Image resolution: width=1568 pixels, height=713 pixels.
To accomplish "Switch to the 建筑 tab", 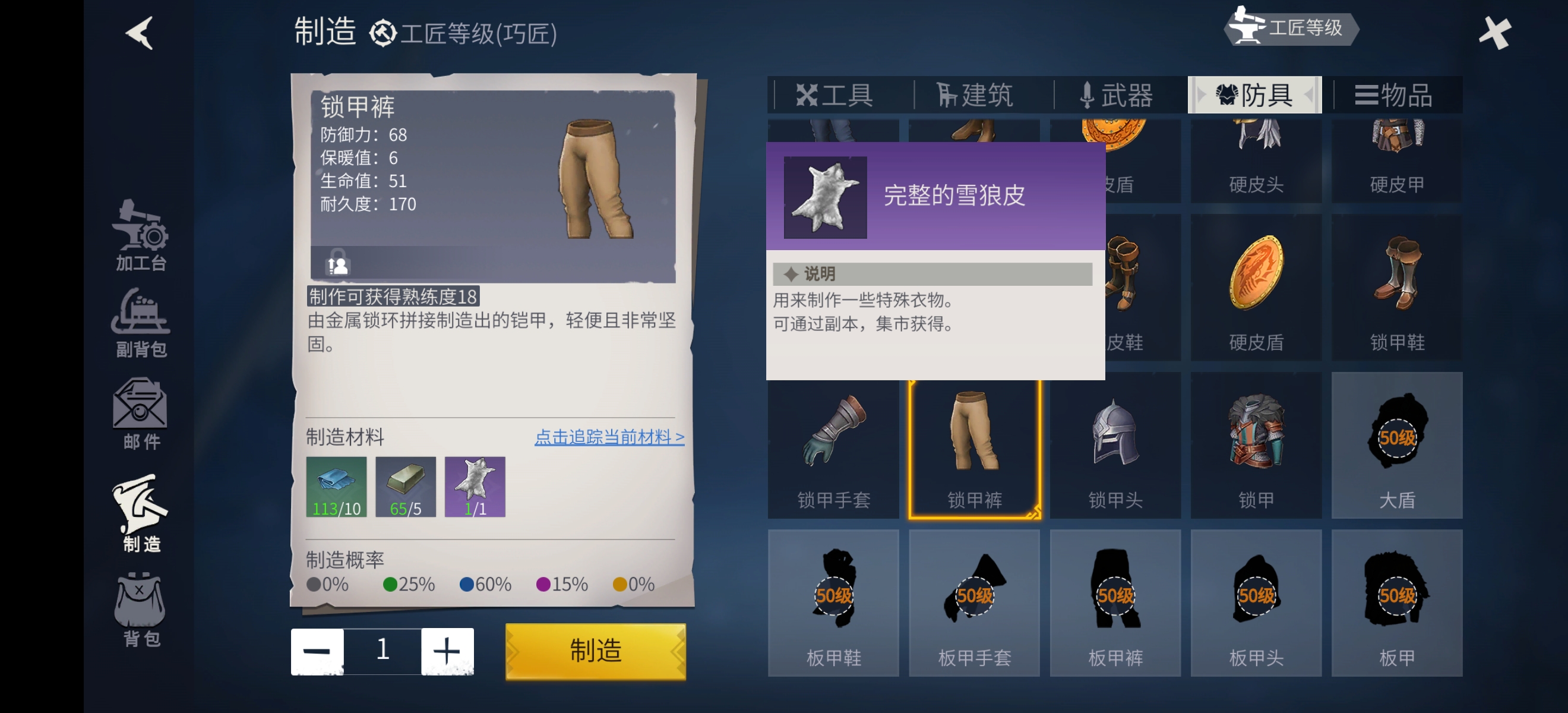I will tap(974, 95).
